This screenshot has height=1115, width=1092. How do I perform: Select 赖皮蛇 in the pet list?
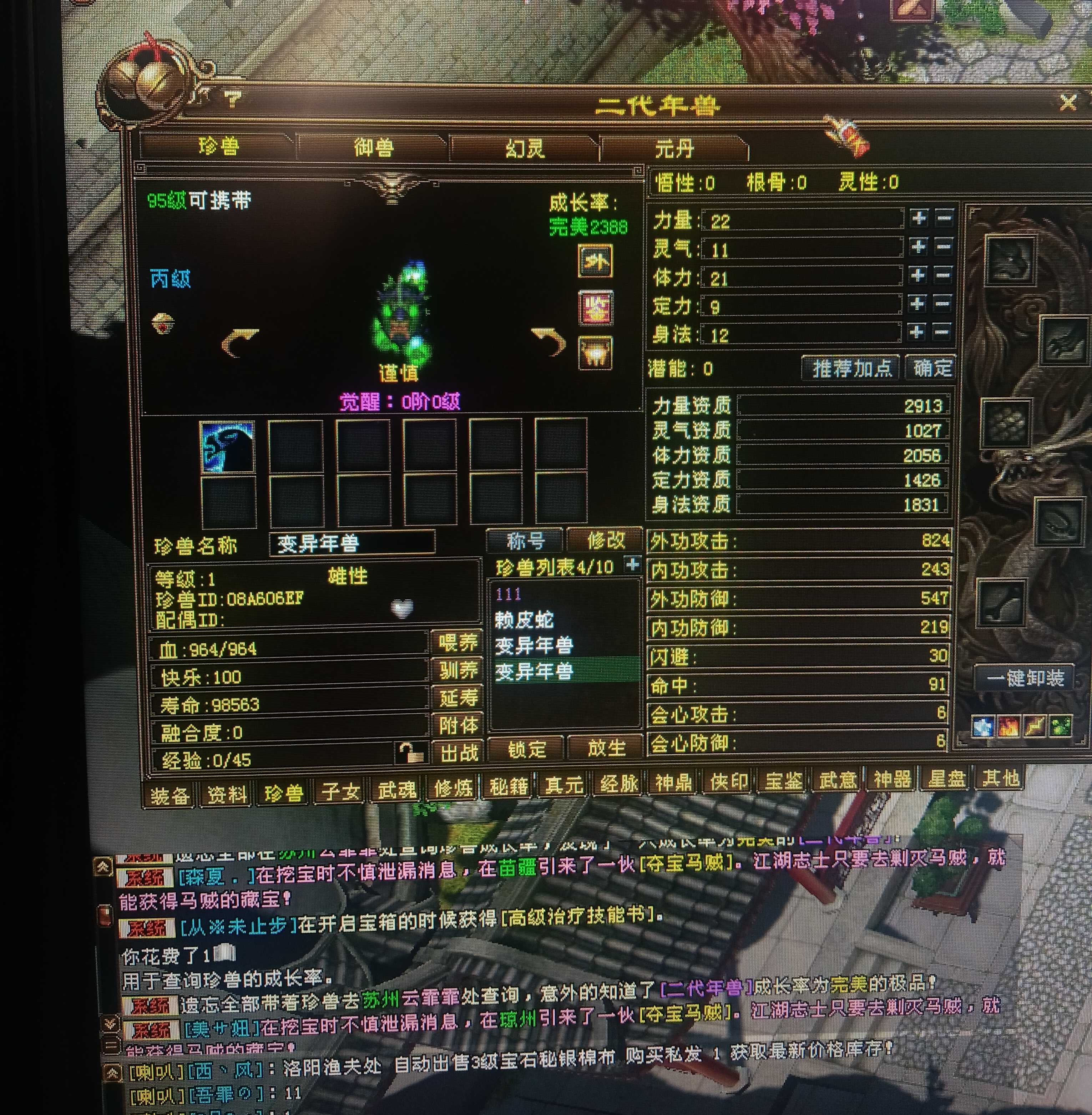[x=524, y=620]
